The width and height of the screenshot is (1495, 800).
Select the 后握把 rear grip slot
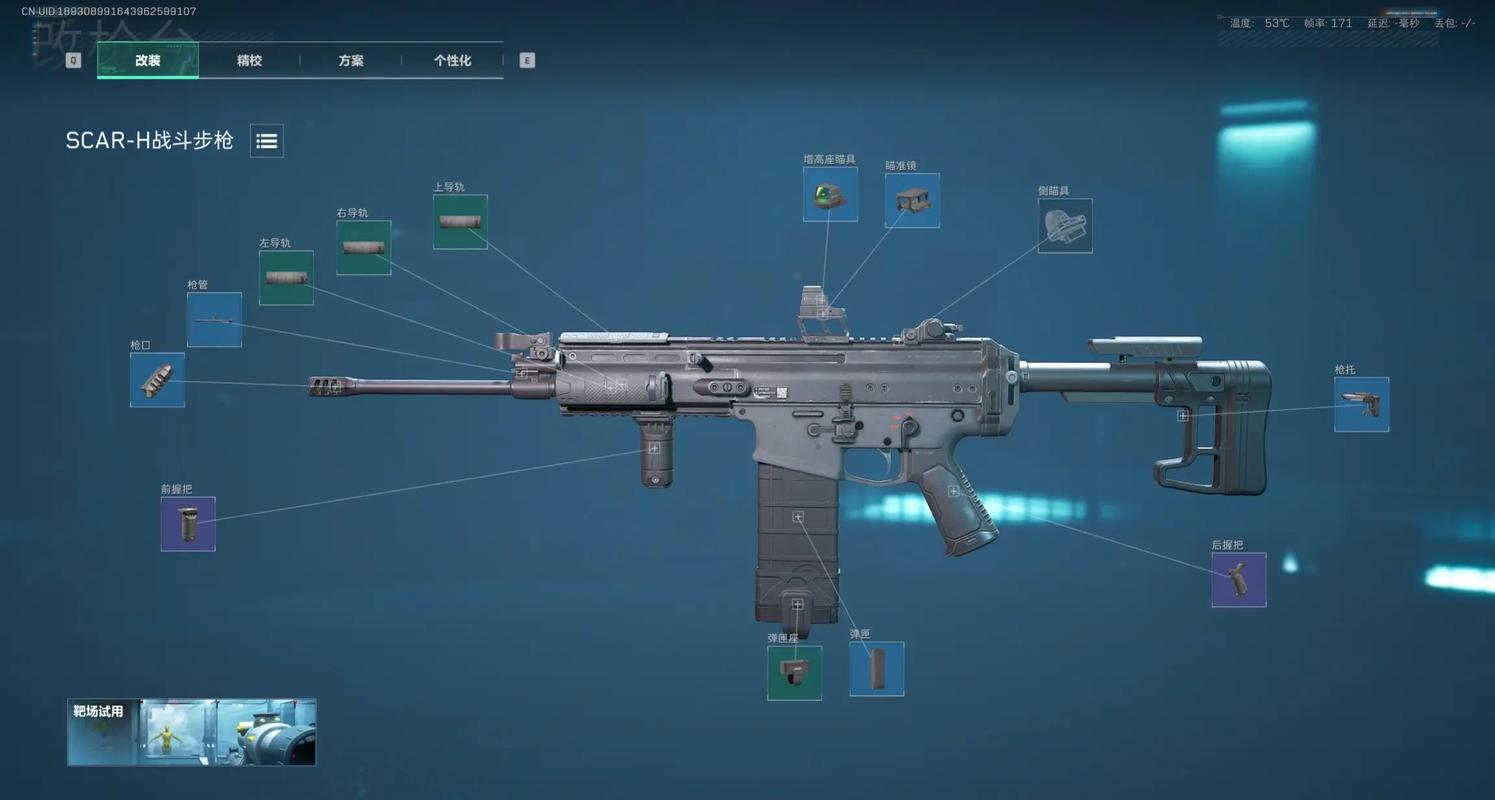click(1239, 580)
